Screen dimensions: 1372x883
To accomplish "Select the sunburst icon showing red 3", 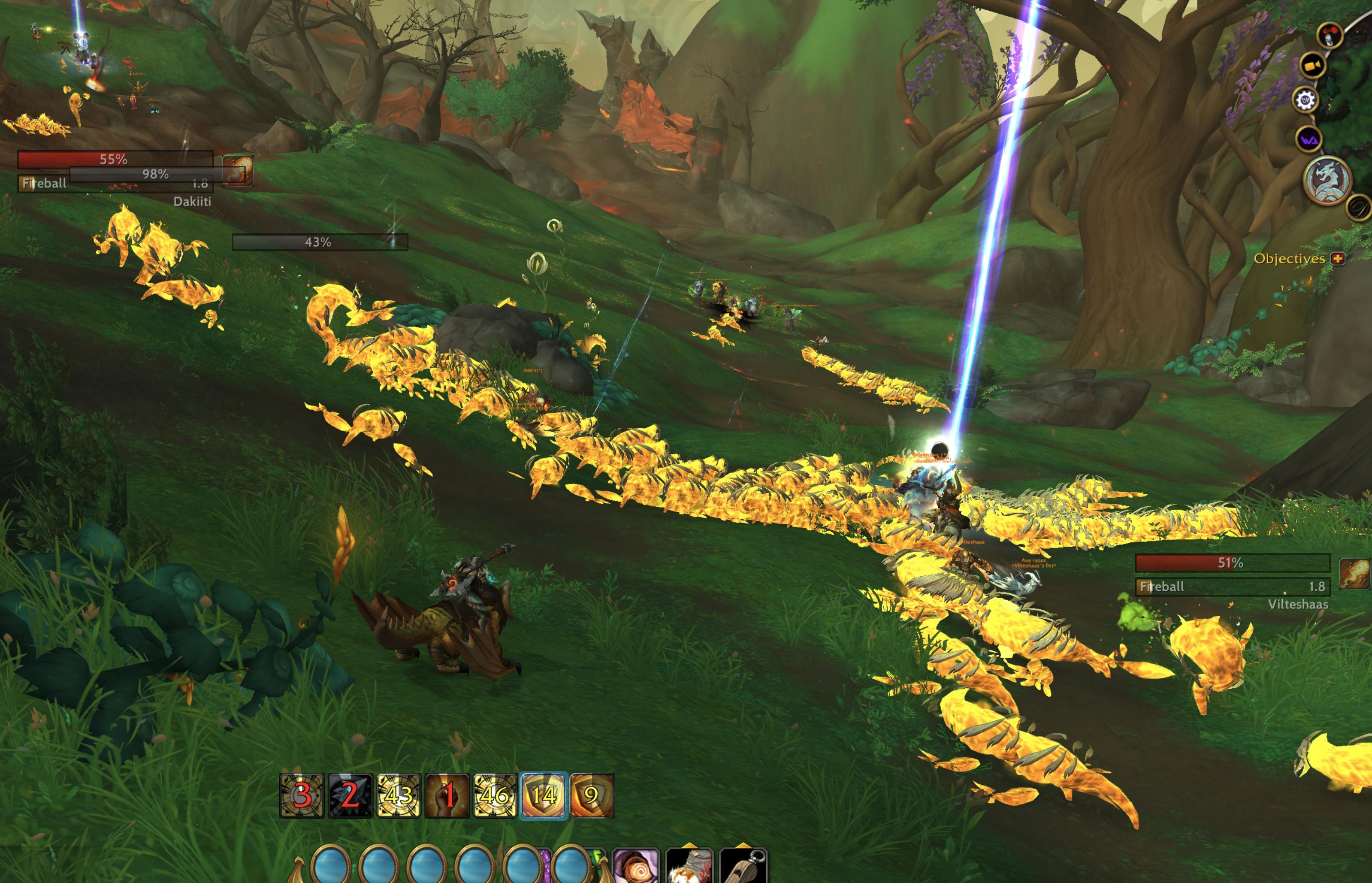I will 302,795.
